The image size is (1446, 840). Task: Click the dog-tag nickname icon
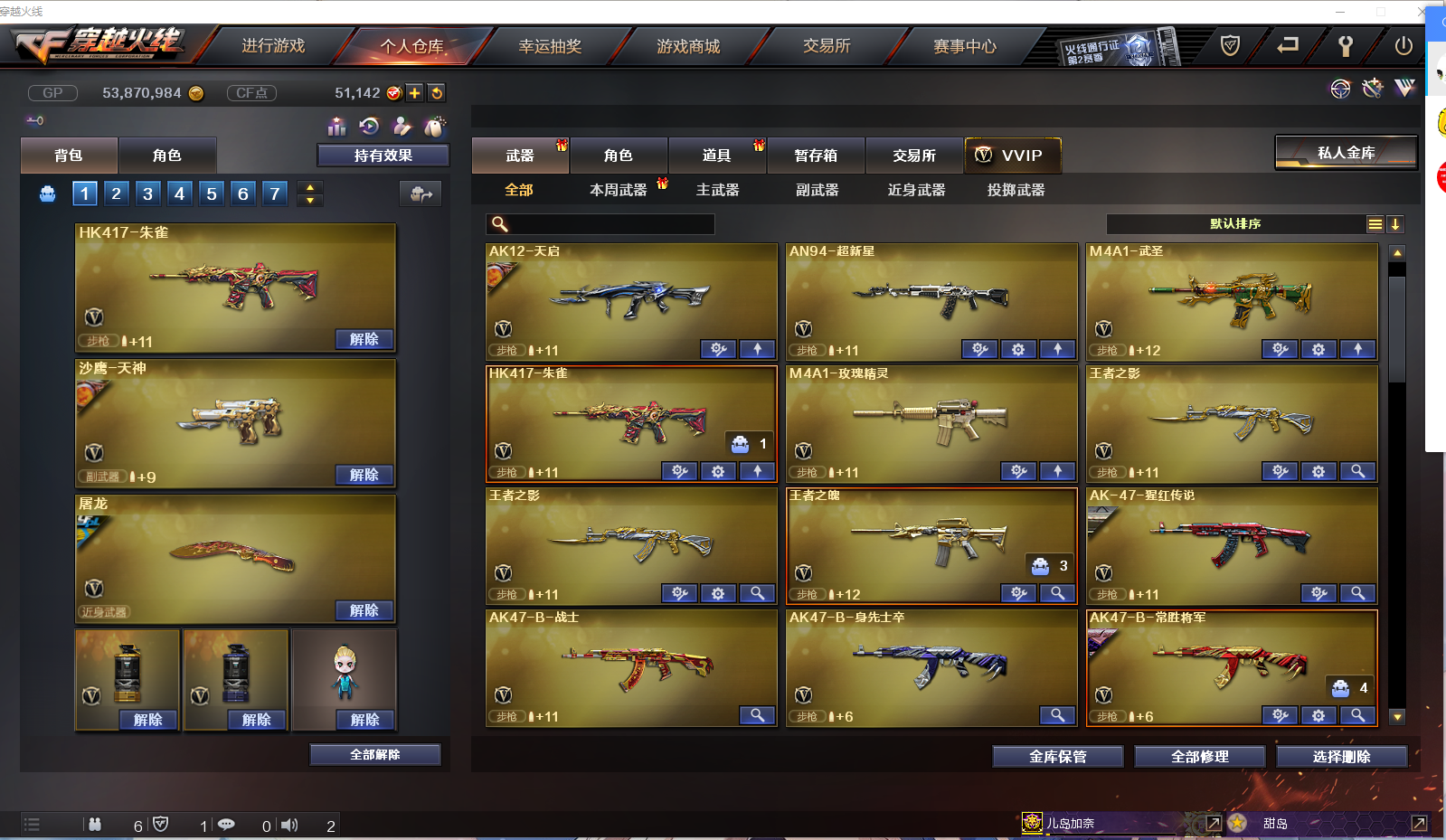[x=434, y=127]
